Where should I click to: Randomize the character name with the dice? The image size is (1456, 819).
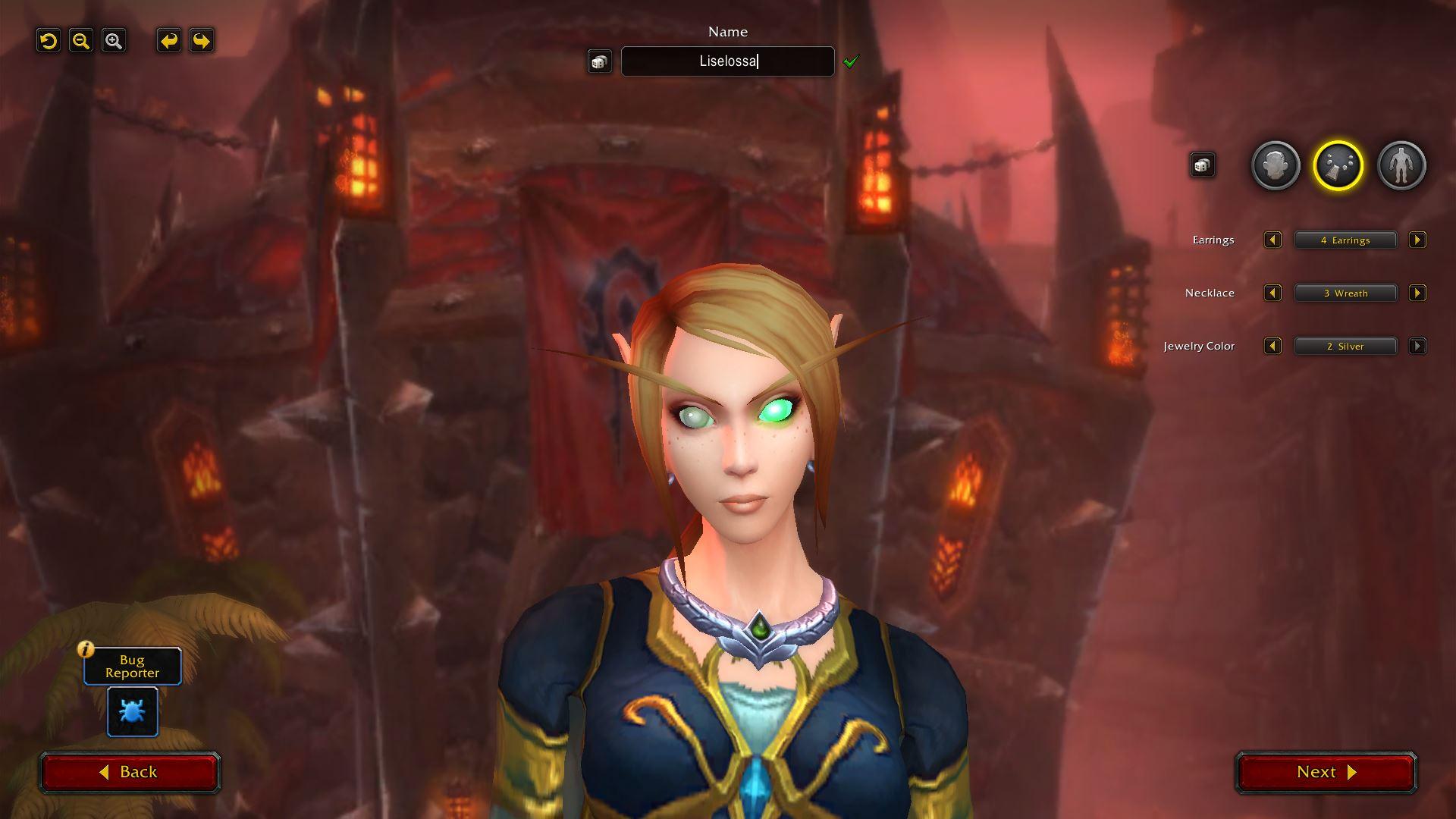(x=599, y=61)
